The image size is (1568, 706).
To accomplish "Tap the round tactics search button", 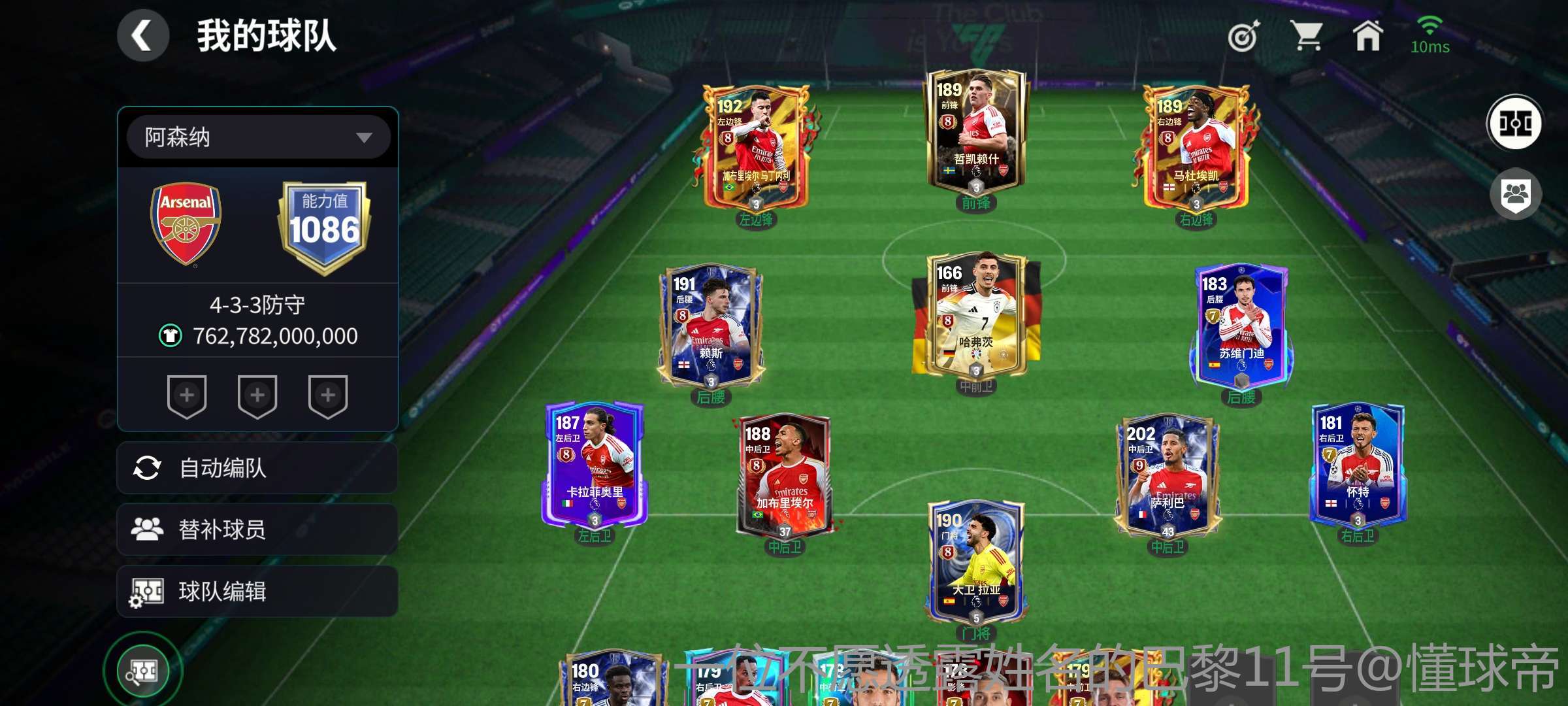I will tap(142, 671).
